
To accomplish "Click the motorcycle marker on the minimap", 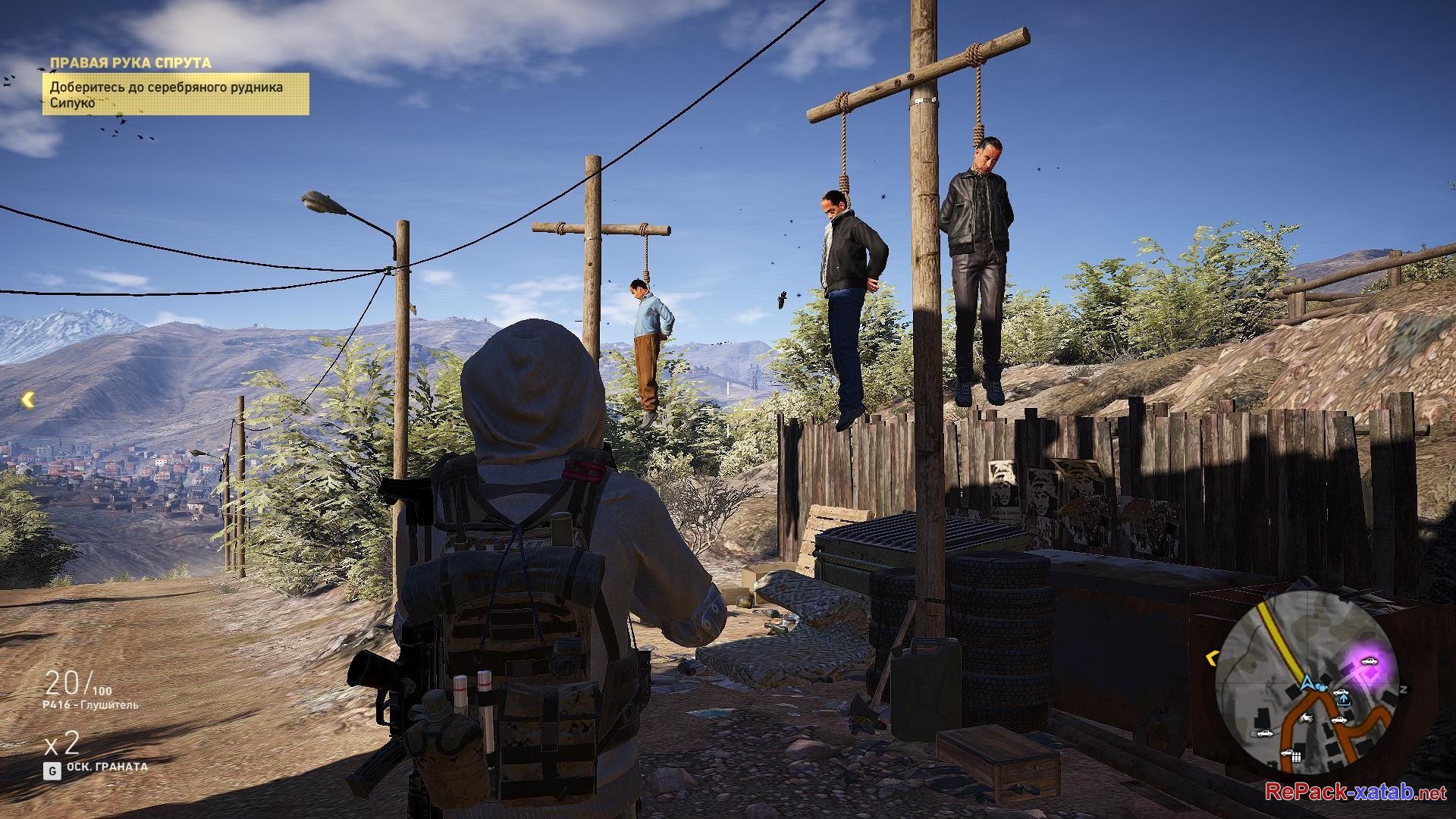I will tap(1305, 717).
